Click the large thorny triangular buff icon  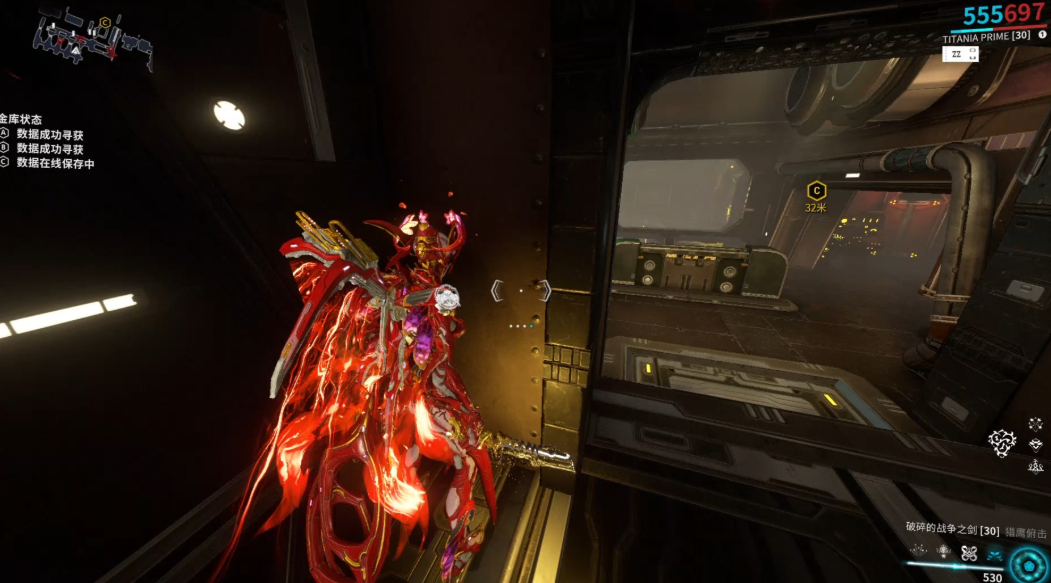1002,440
